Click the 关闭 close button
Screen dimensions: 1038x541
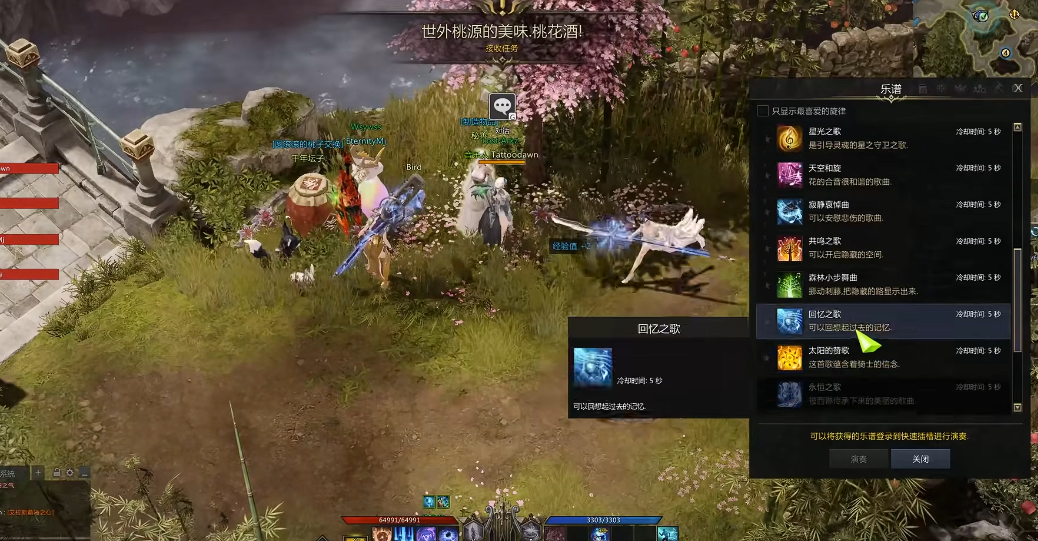pos(920,459)
